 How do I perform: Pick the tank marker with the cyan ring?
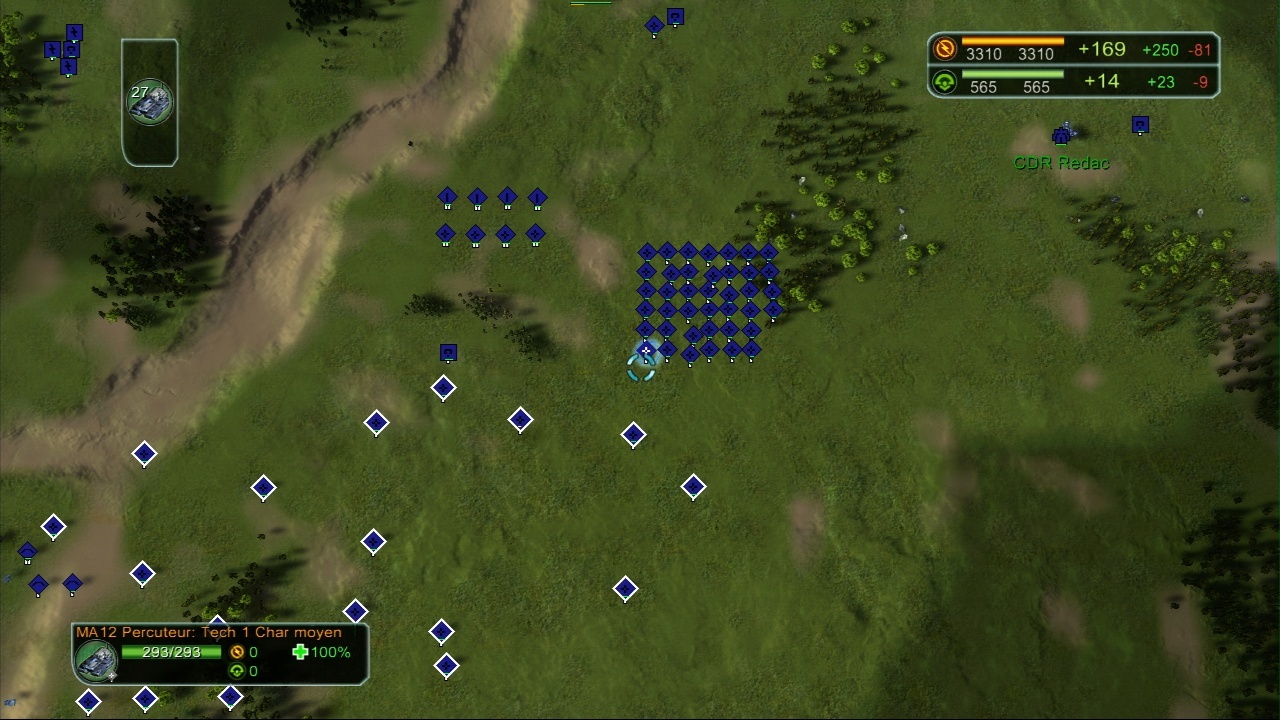645,351
